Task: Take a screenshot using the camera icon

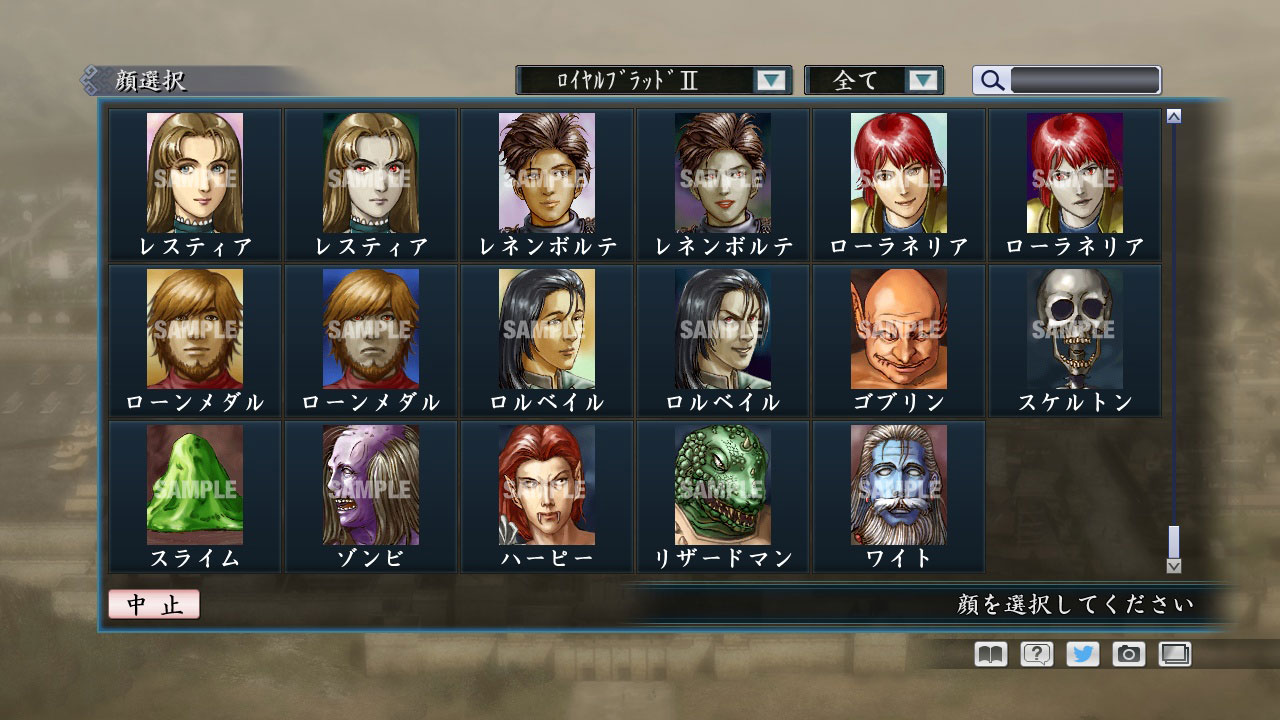Action: point(1127,654)
